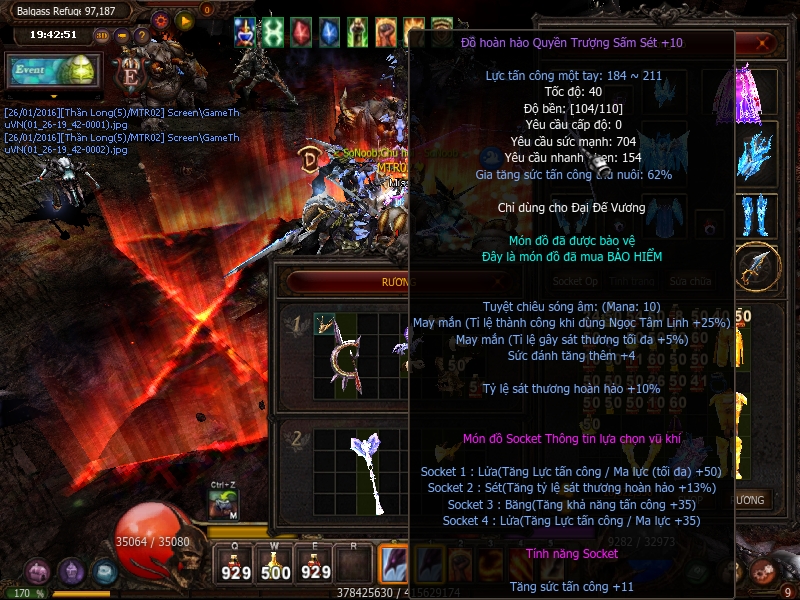
Task: Select the highlighted wing skill slot
Action: click(394, 562)
